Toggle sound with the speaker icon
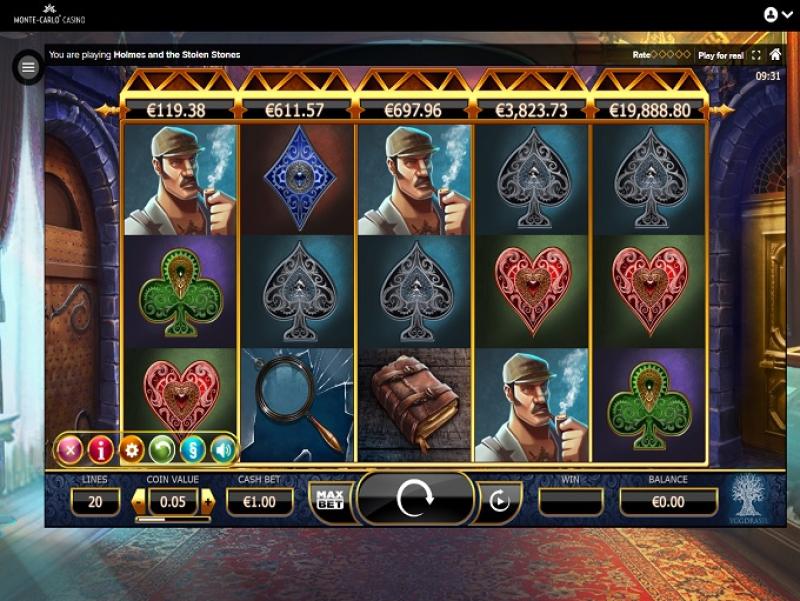The height and width of the screenshot is (601, 800). (222, 450)
